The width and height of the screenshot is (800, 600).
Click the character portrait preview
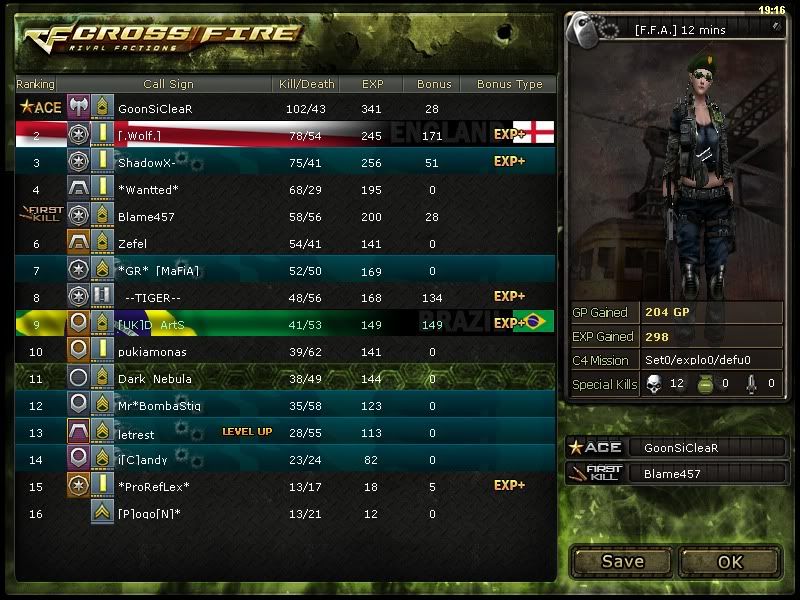(x=675, y=170)
